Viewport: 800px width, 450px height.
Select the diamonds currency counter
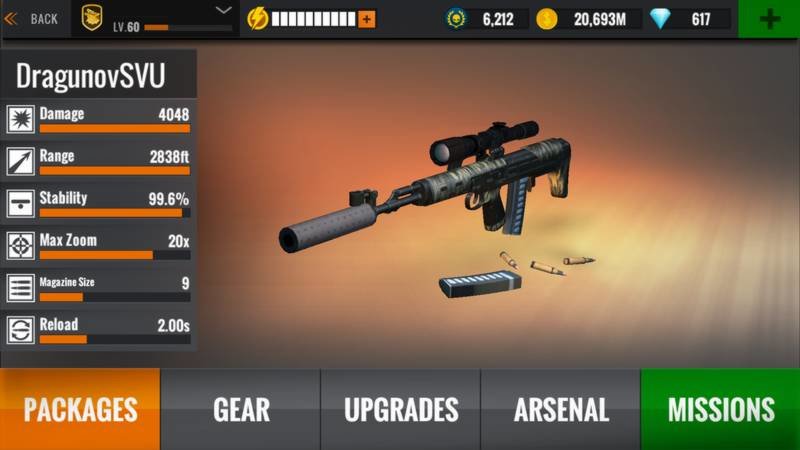click(690, 19)
